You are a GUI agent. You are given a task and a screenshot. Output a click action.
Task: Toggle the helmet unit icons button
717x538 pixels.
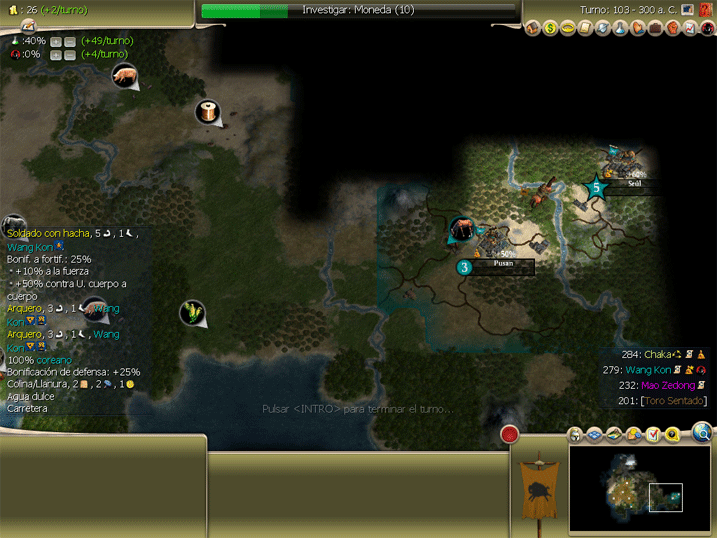click(576, 434)
